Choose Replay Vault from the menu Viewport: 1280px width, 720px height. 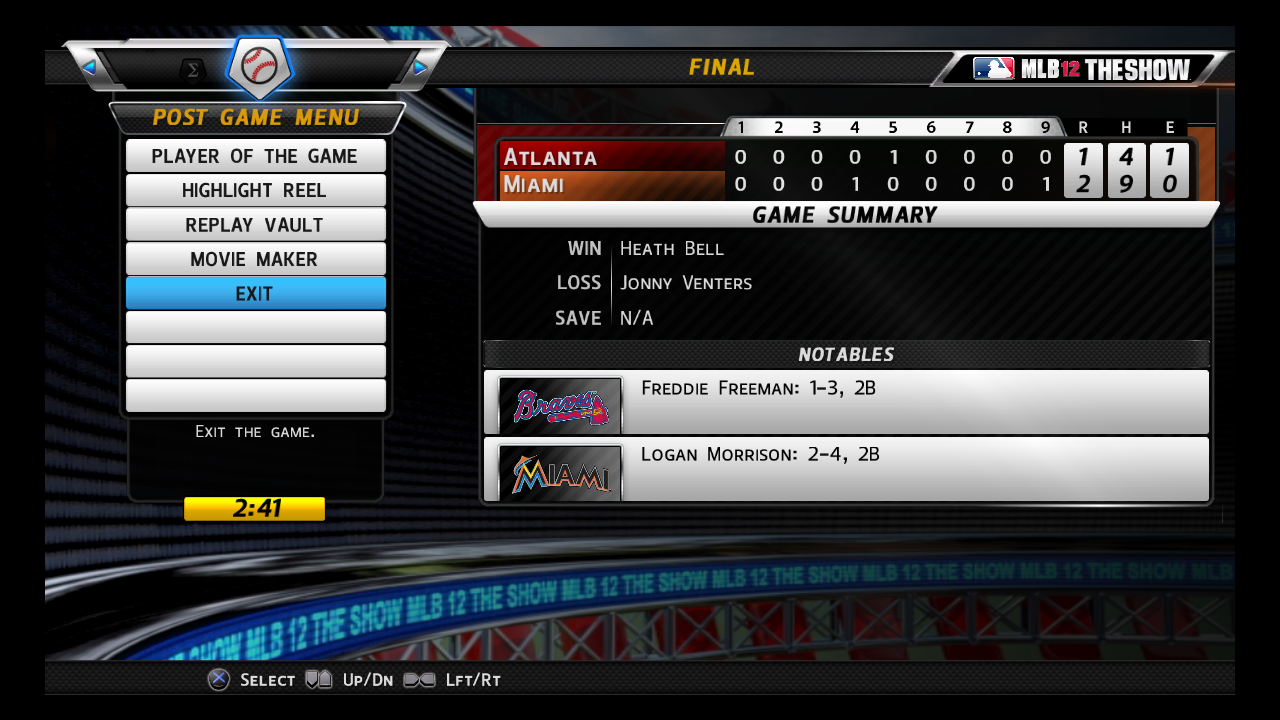pyautogui.click(x=255, y=225)
